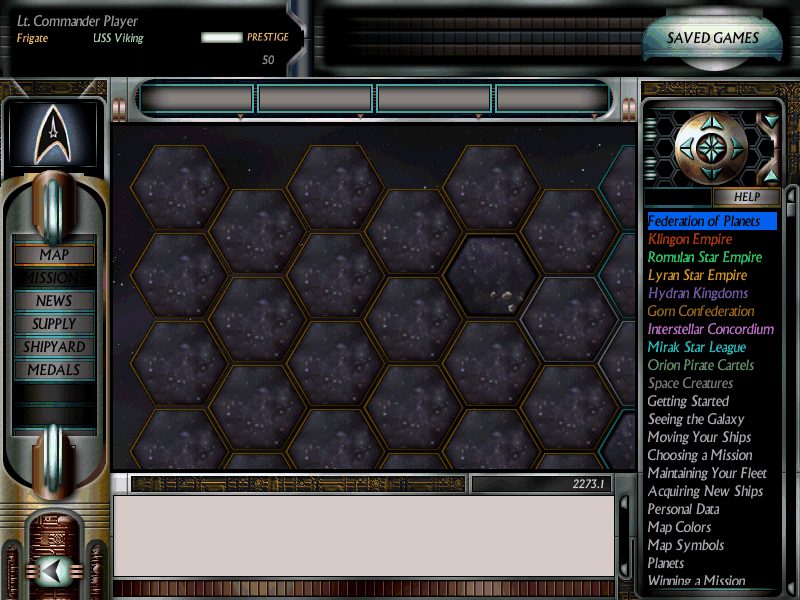Show the Gorn Confederation topic
This screenshot has width=800, height=600.
point(701,311)
